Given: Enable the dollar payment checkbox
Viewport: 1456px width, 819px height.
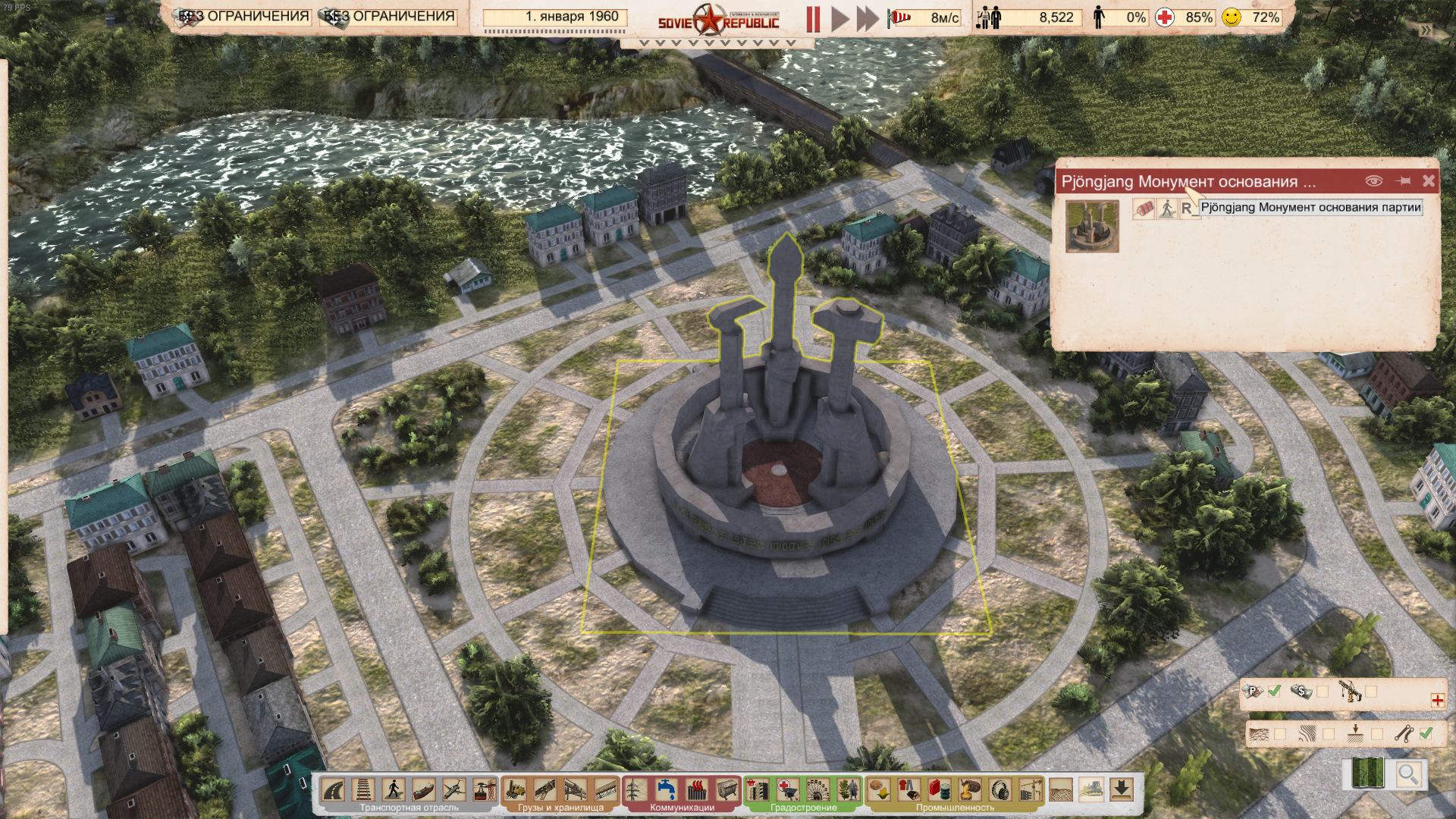Looking at the screenshot, I should 1323,691.
